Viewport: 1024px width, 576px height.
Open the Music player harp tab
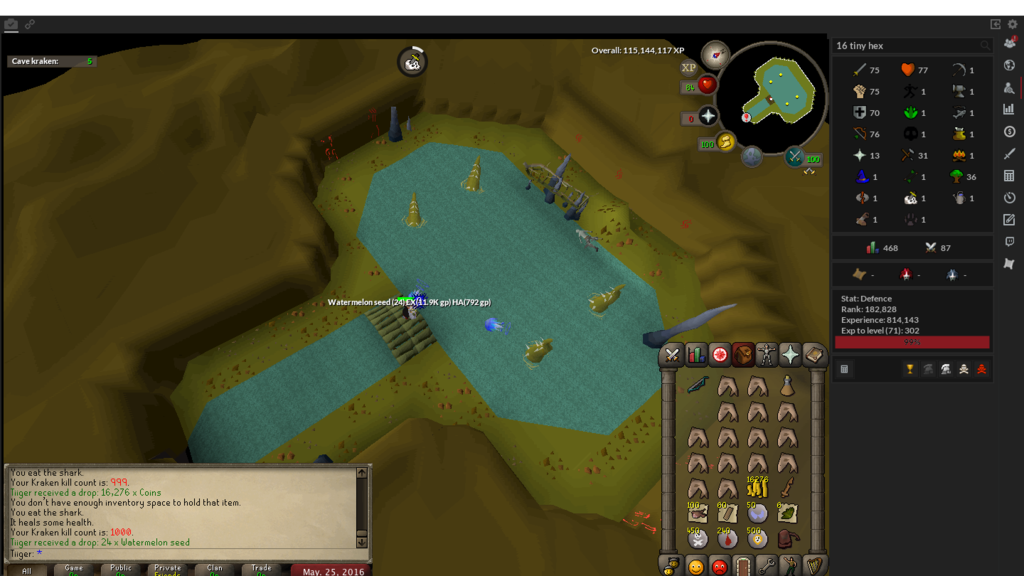tap(814, 567)
